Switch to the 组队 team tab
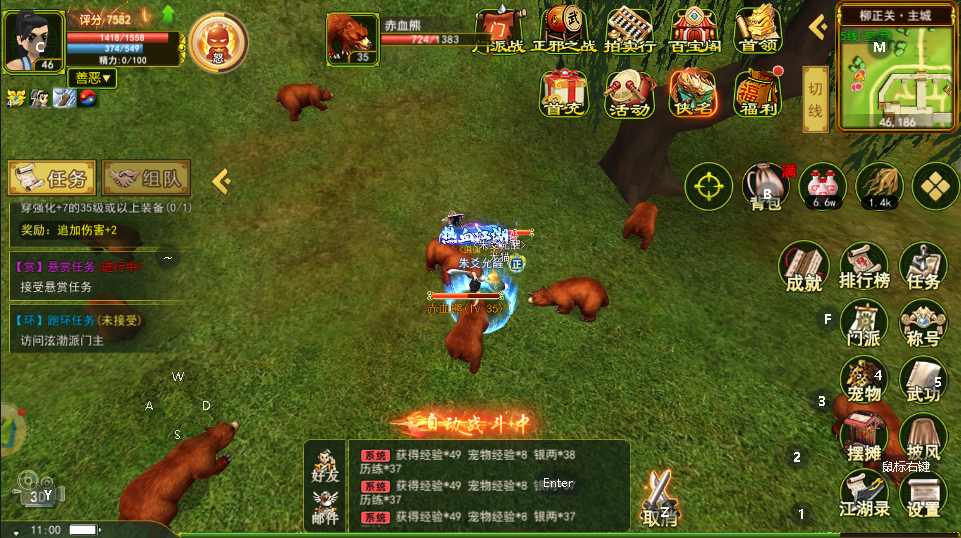The height and width of the screenshot is (538, 961). pos(146,179)
